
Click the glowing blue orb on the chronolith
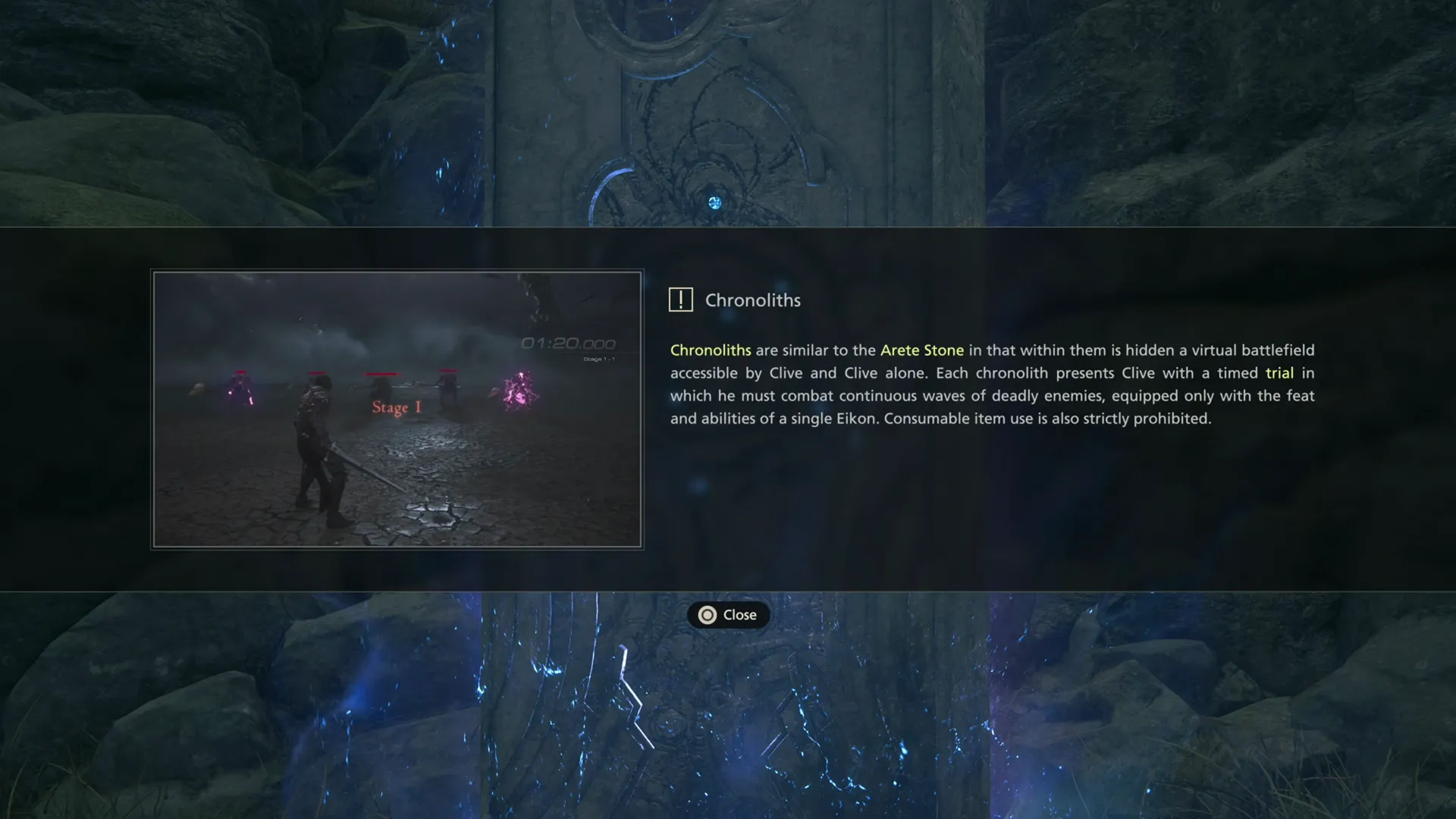click(x=714, y=202)
